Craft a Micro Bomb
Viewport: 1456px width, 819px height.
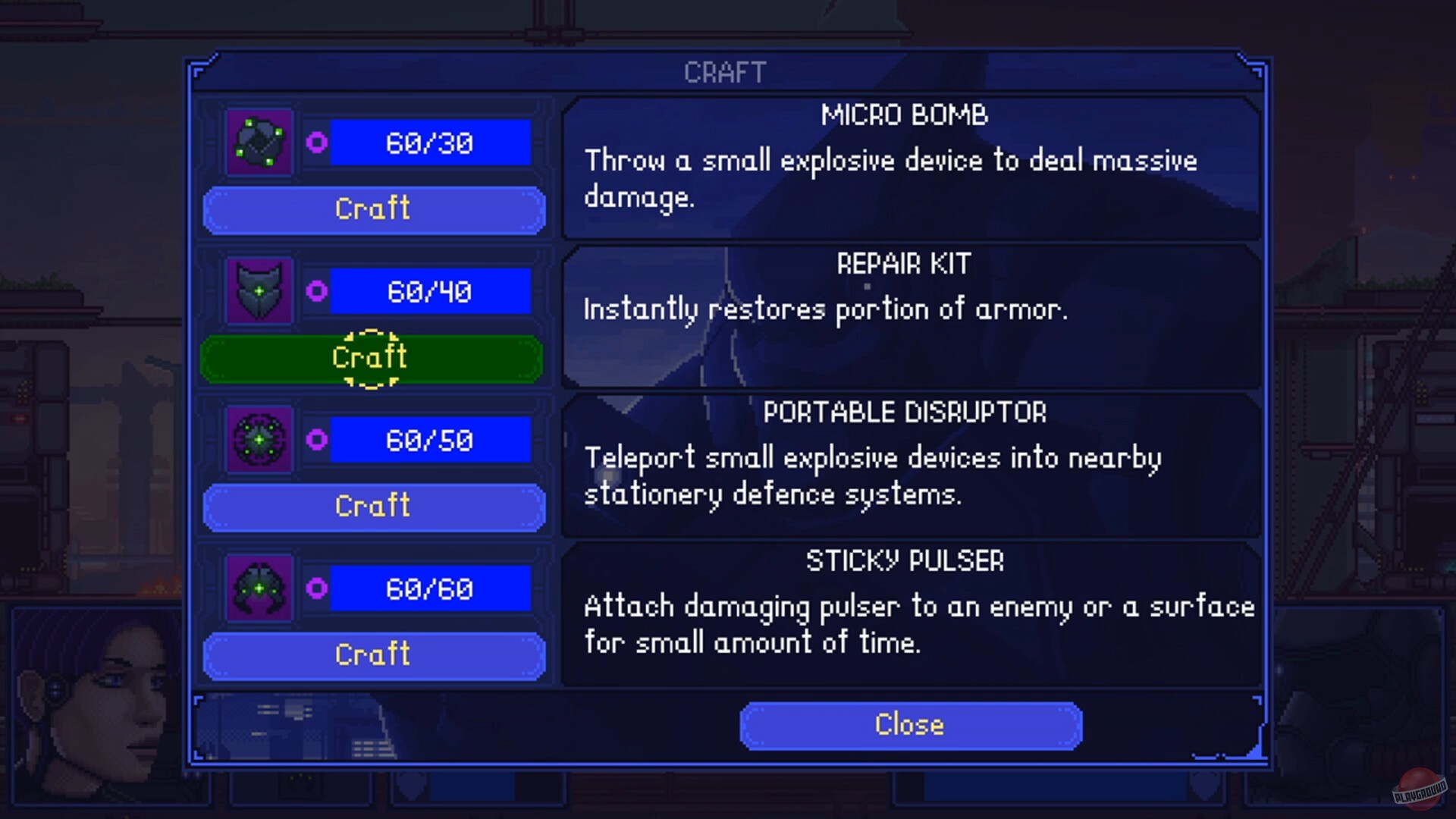(x=373, y=209)
